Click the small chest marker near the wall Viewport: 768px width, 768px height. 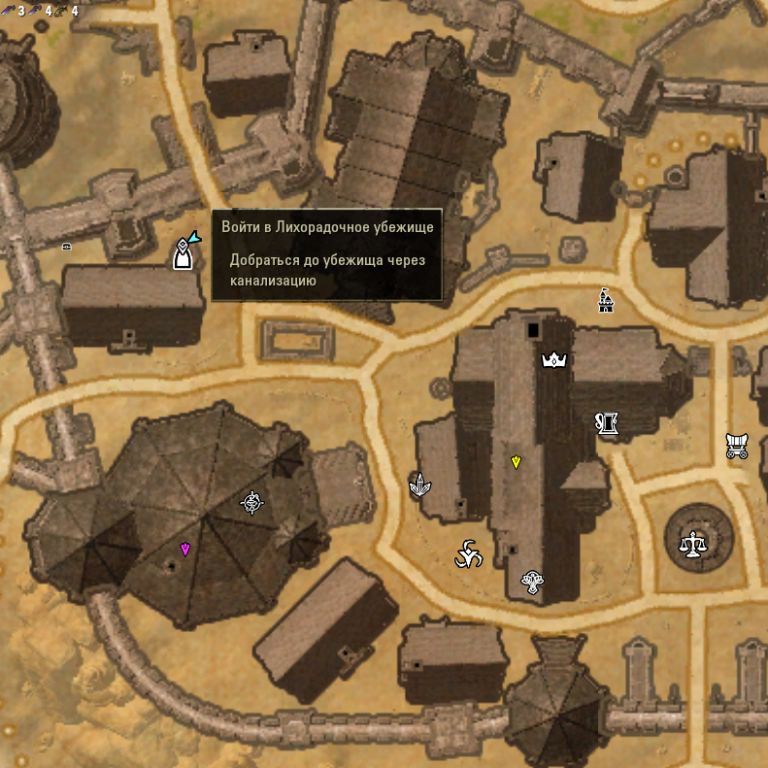tap(67, 246)
